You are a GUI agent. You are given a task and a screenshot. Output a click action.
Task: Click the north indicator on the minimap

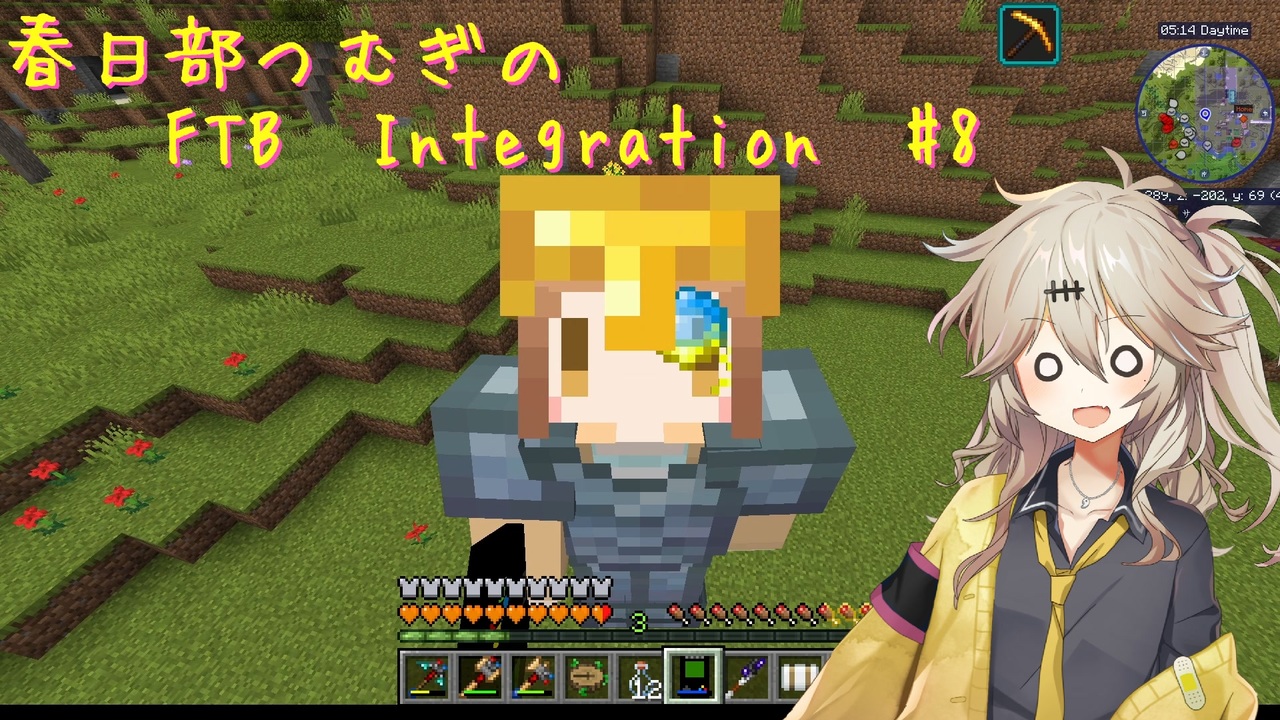[1204, 53]
